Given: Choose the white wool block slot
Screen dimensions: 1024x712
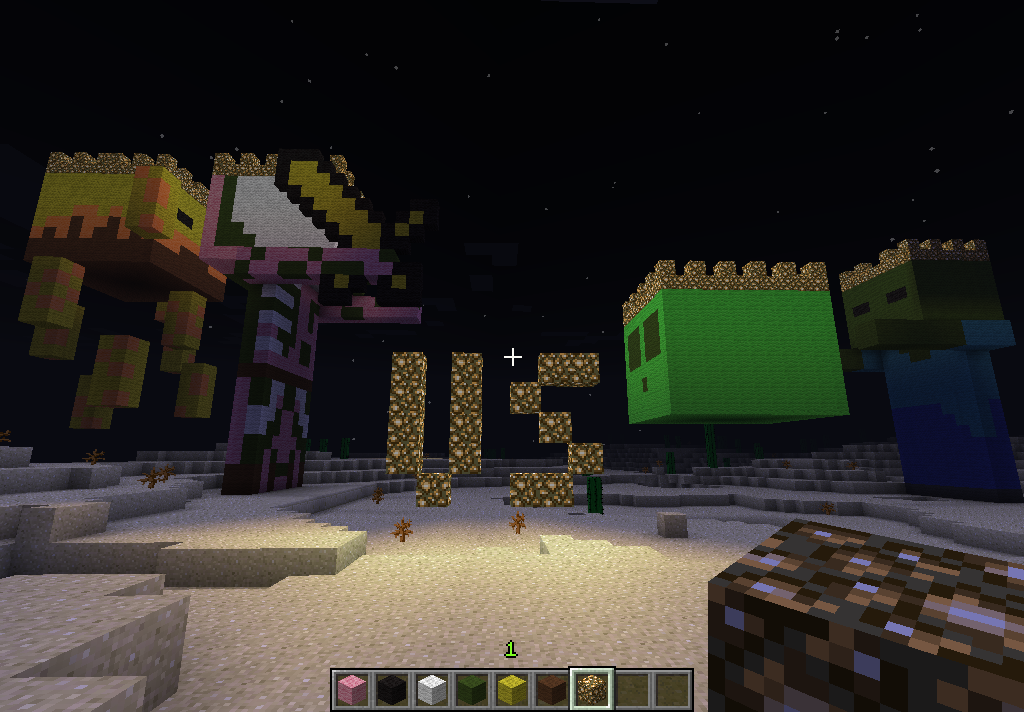Looking at the screenshot, I should click(431, 689).
